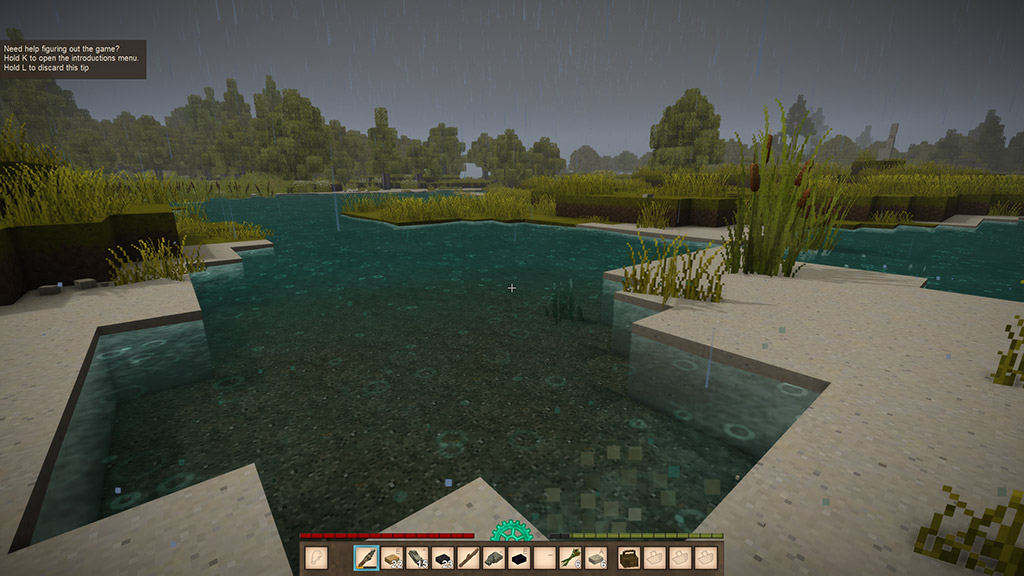Open the woven basket backpack slot

tap(630, 558)
